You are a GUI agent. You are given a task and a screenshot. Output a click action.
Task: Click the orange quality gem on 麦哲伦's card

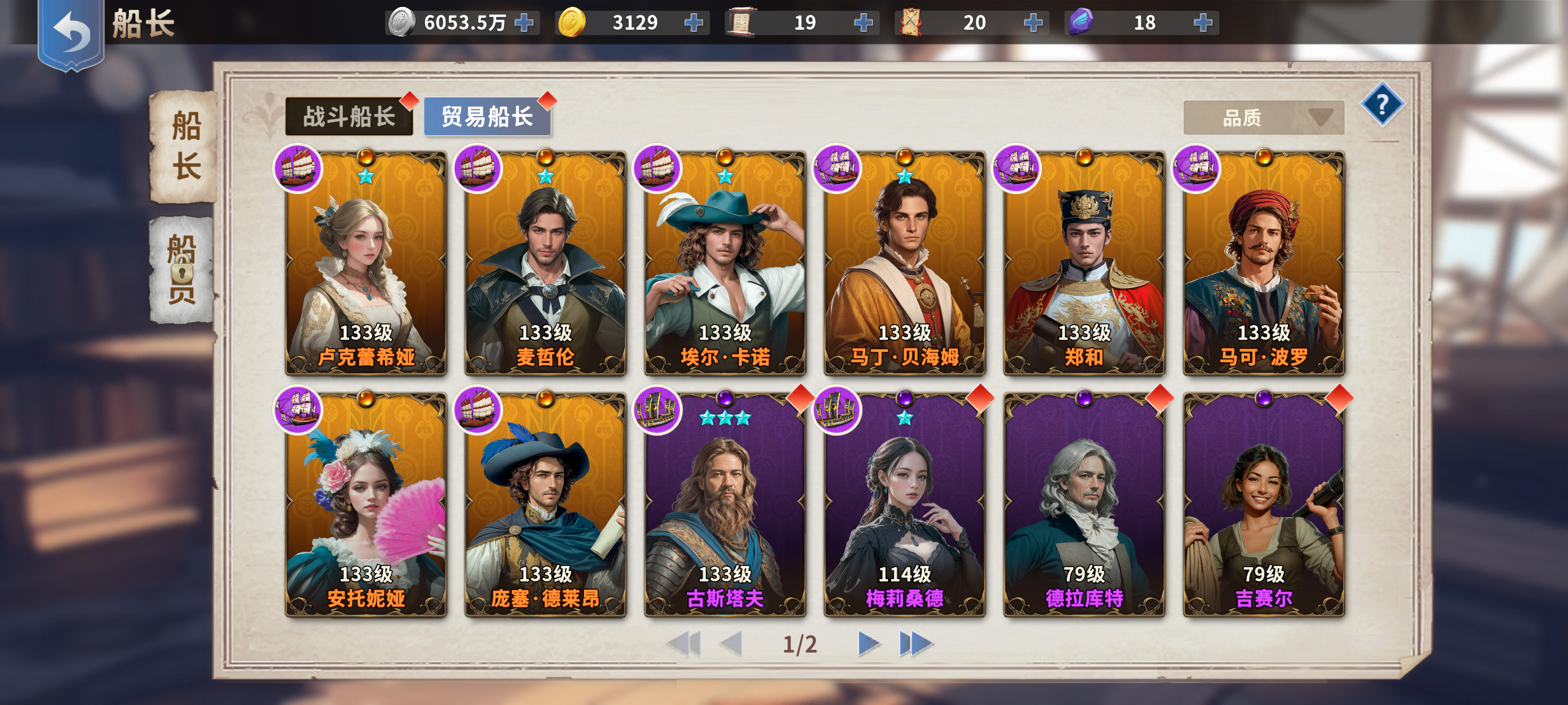point(545,157)
